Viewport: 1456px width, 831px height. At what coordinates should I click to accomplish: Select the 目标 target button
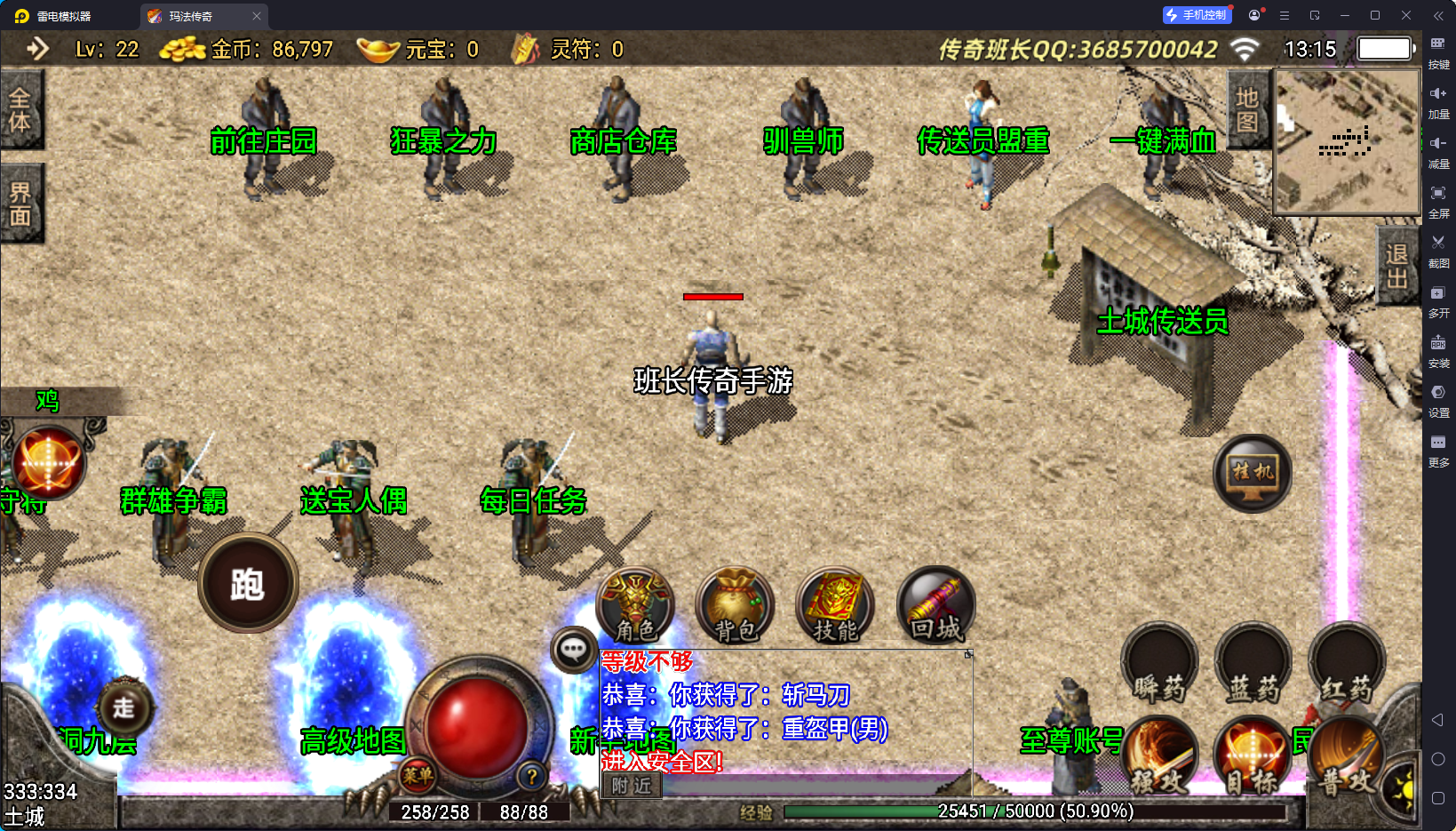click(x=1253, y=756)
